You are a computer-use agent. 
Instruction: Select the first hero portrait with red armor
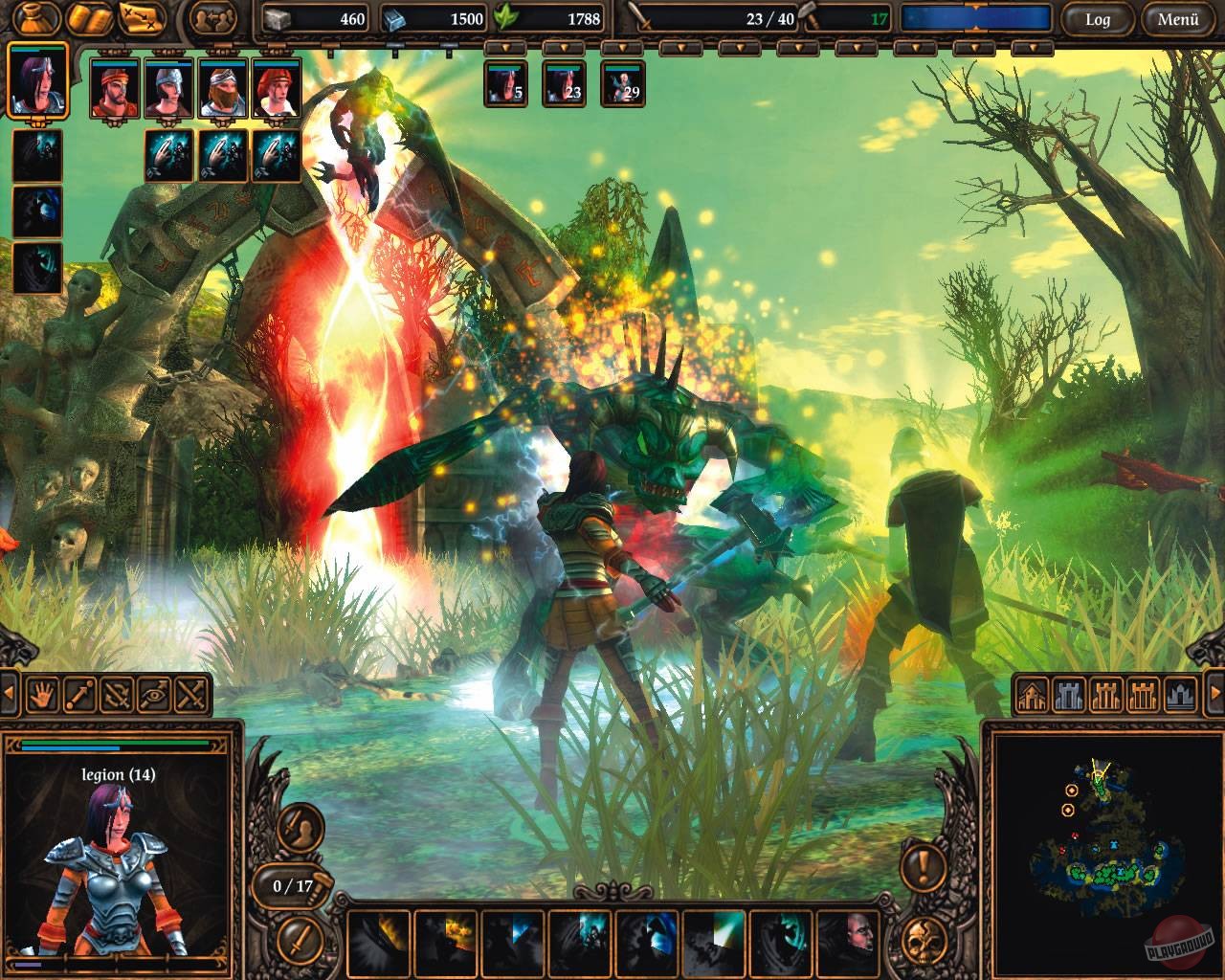click(117, 90)
